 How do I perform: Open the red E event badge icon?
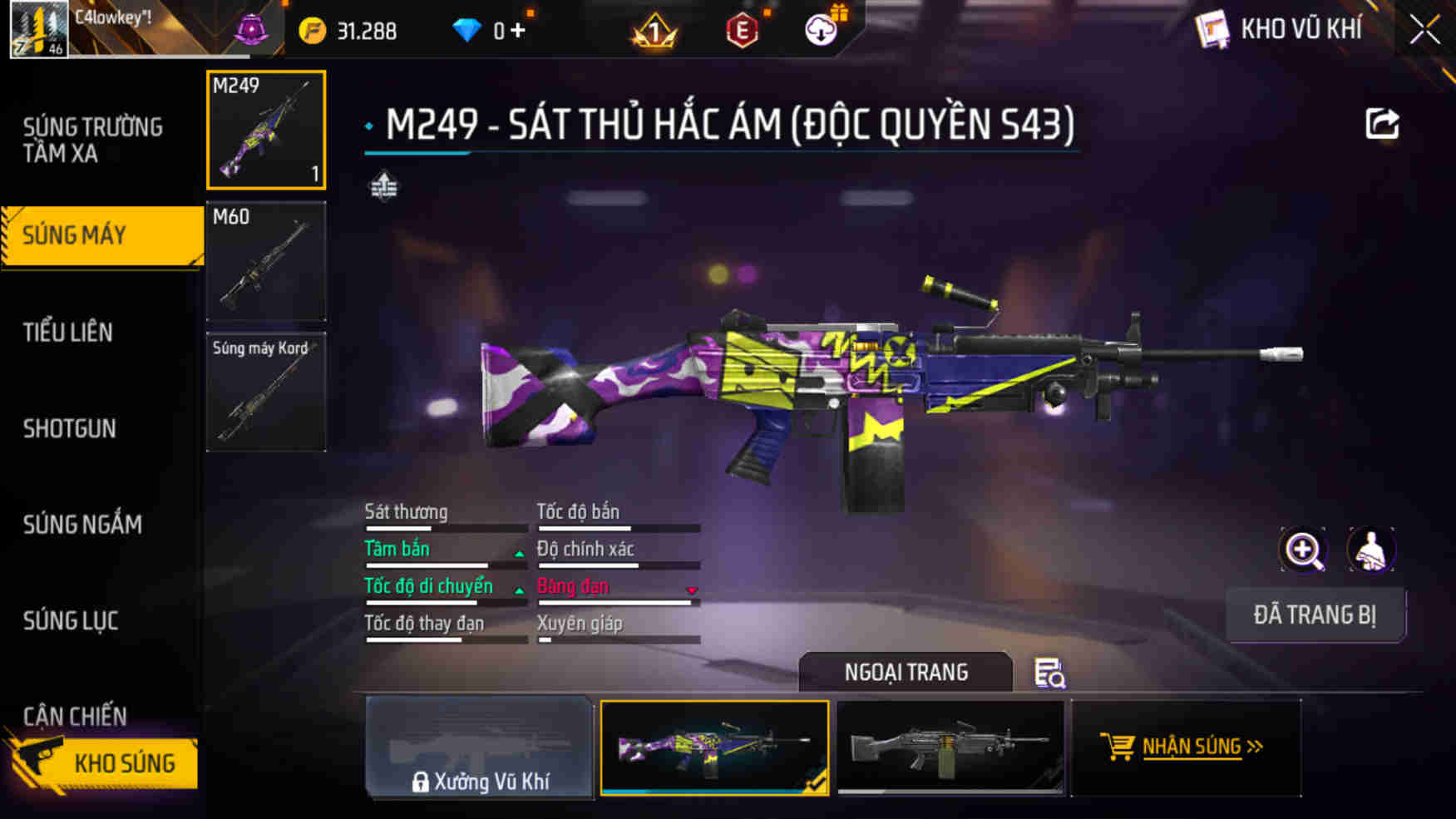tap(743, 30)
